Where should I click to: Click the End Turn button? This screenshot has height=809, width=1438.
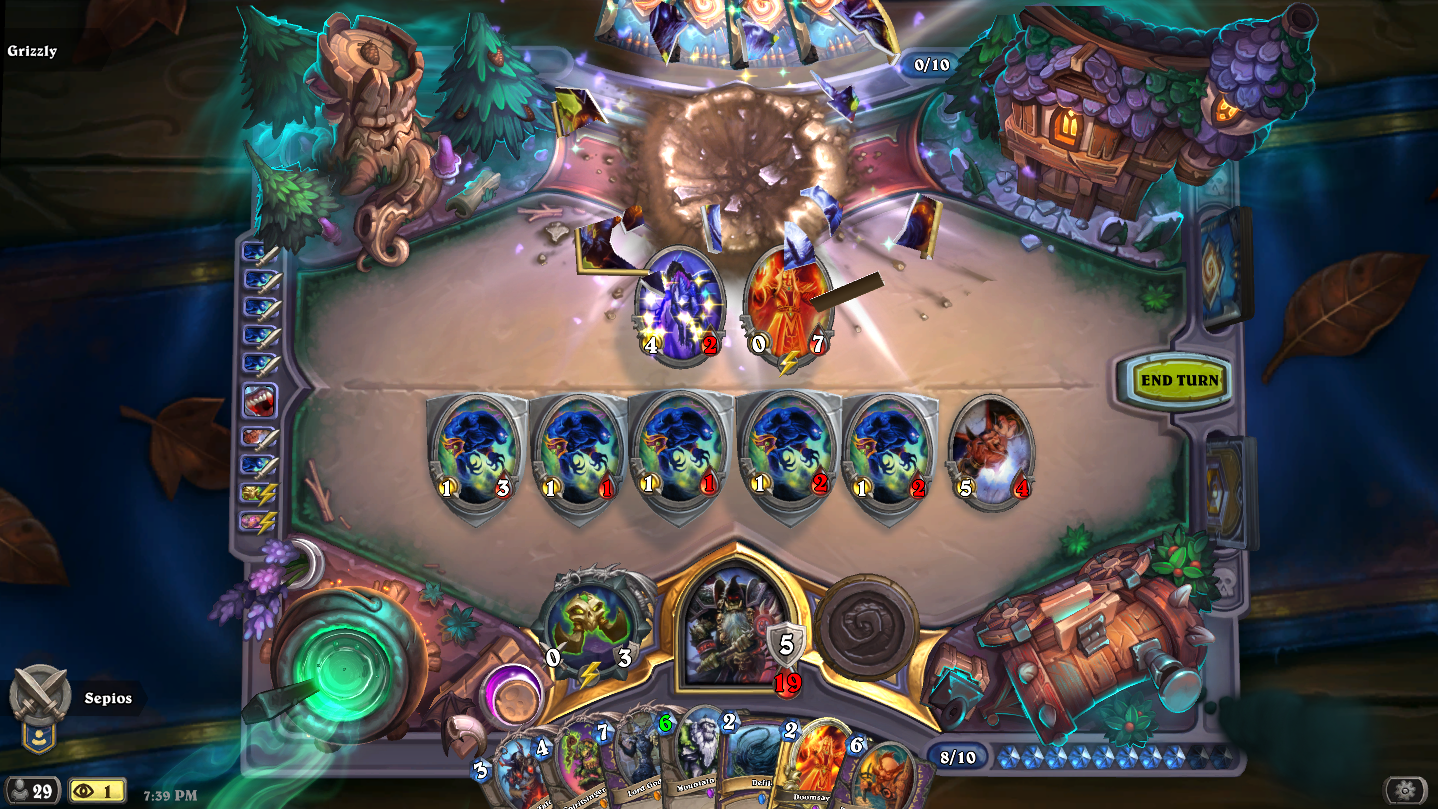(1179, 381)
